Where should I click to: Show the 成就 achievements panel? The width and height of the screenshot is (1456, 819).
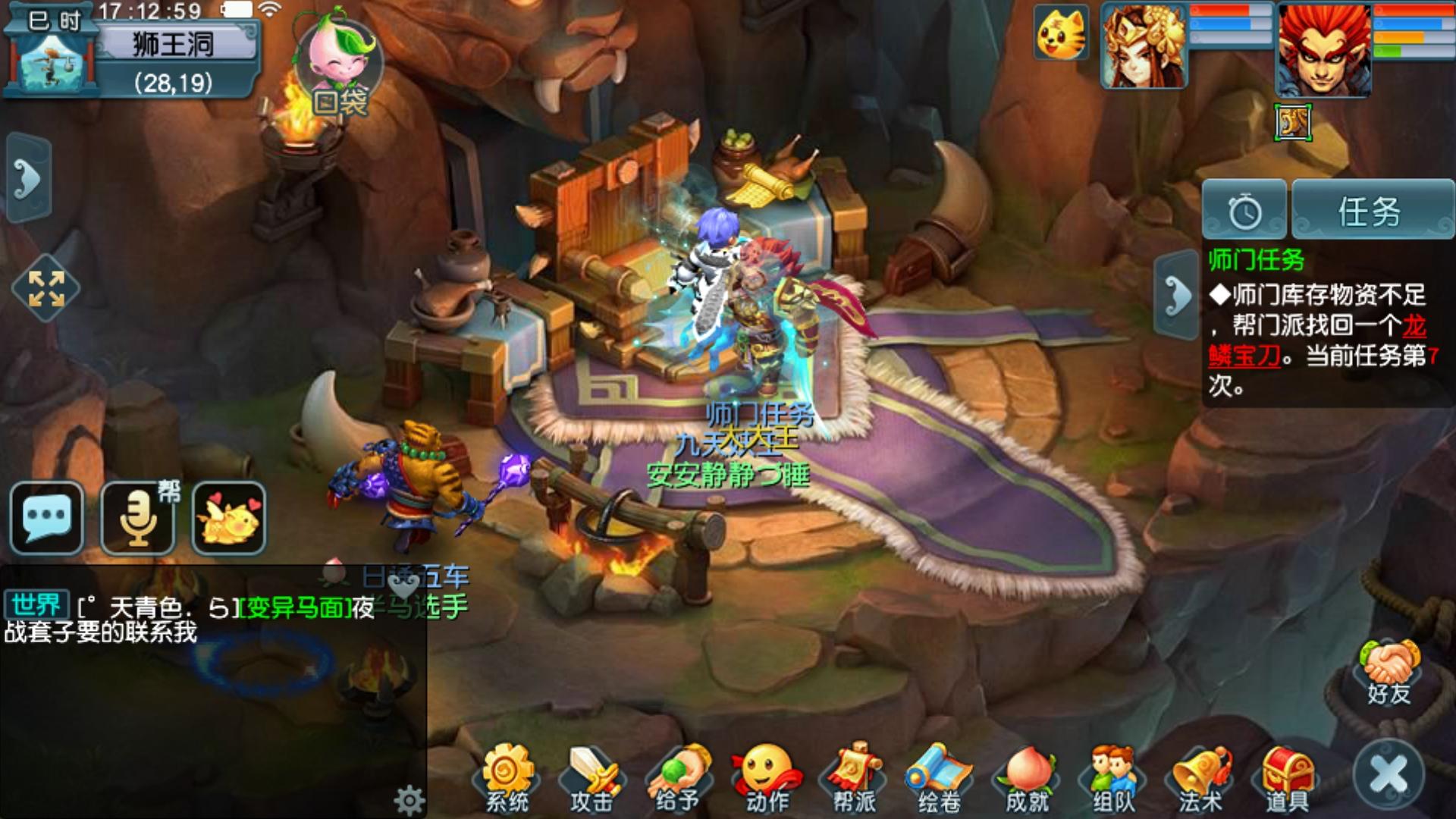1027,779
